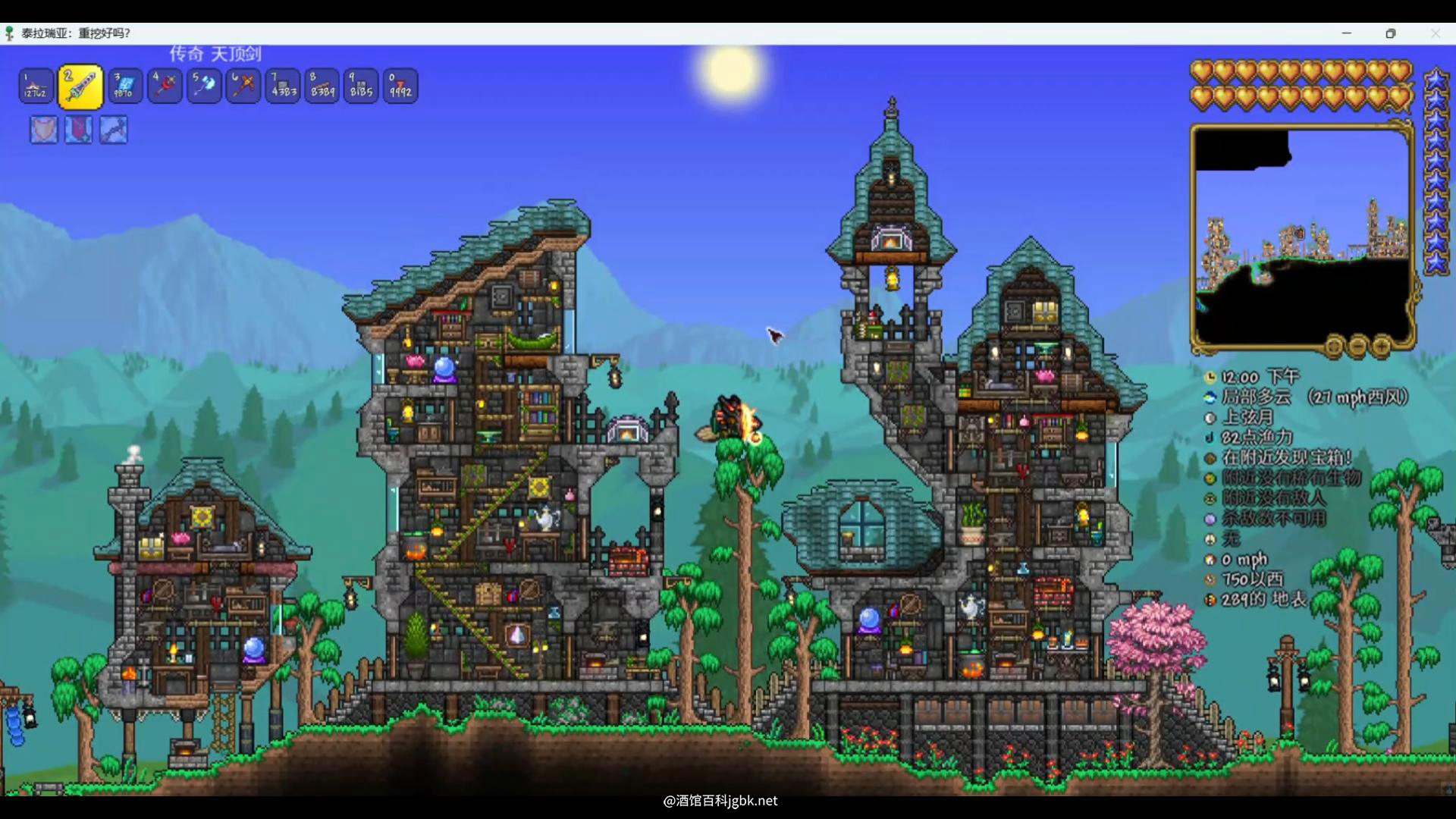Close the Terraria window
This screenshot has width=1456, height=819.
1435,33
